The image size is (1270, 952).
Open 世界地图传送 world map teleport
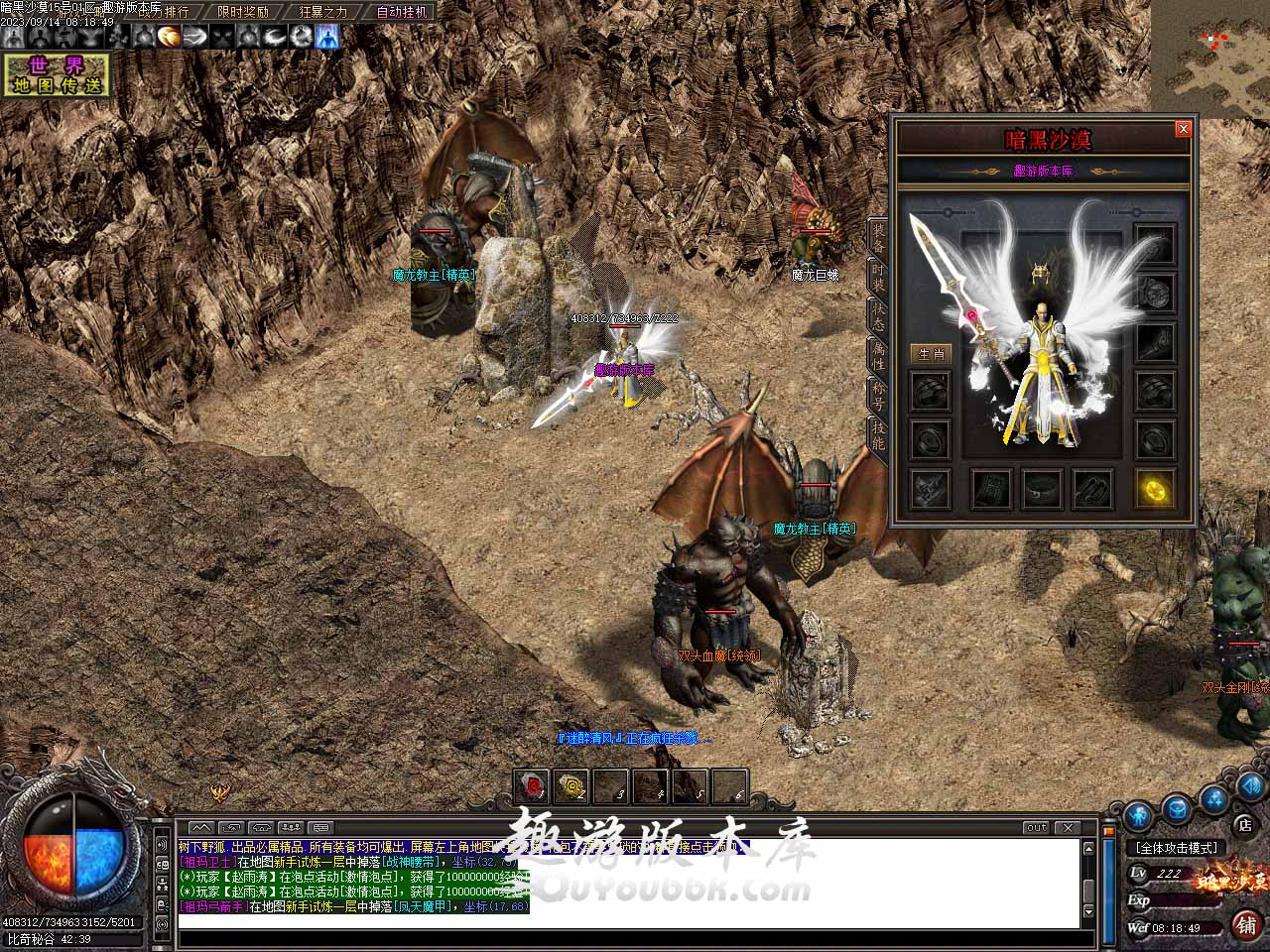(57, 75)
